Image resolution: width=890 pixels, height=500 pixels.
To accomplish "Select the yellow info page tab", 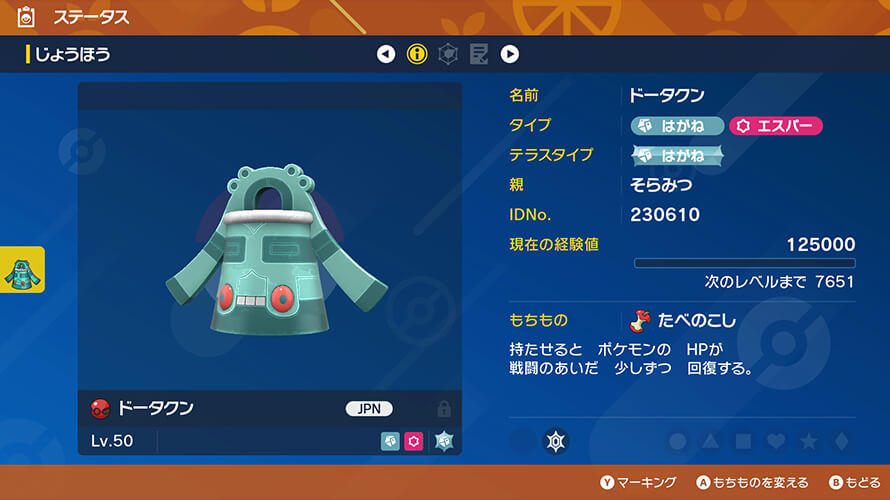I will (x=417, y=54).
